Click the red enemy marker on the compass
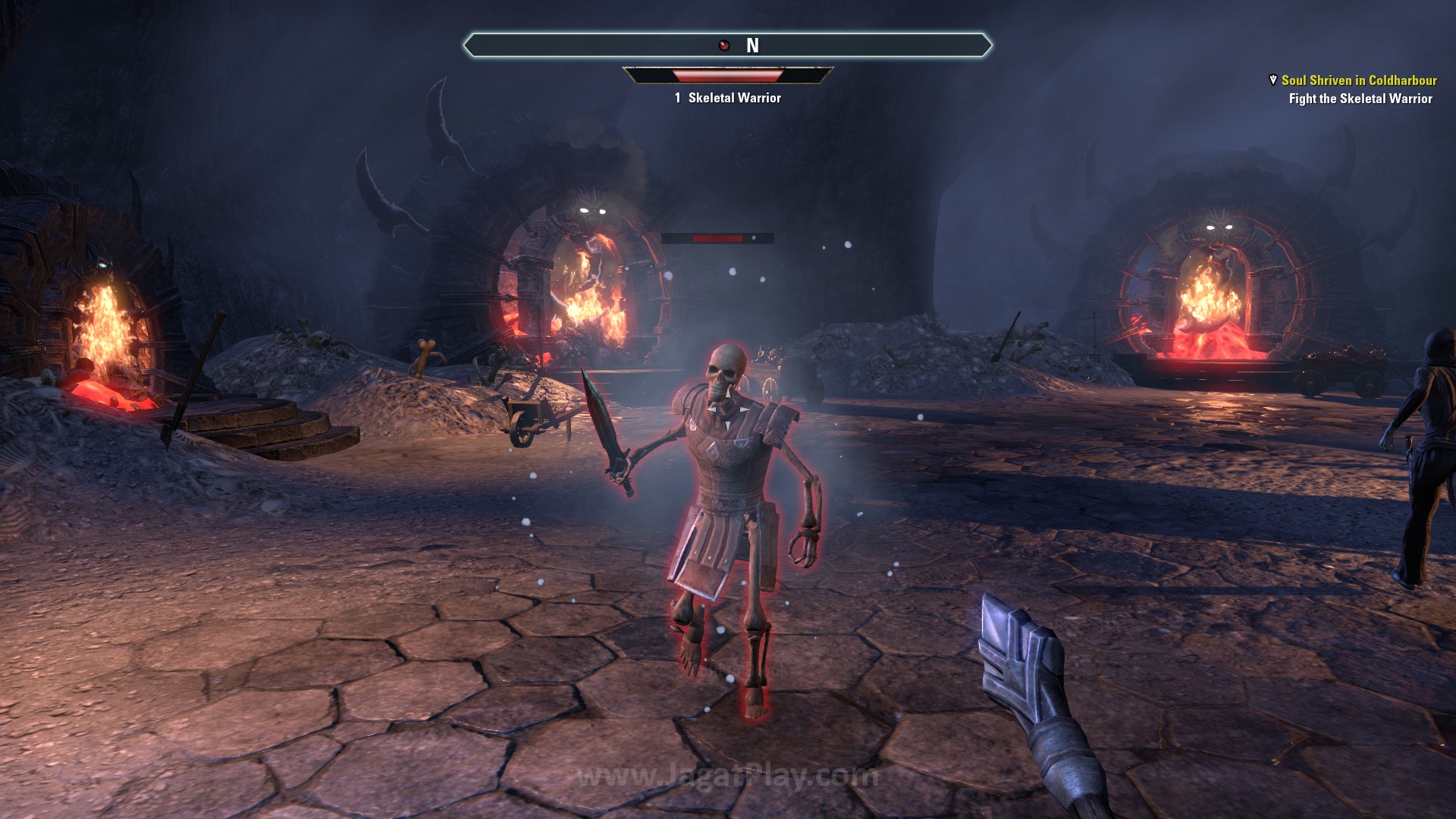This screenshot has height=819, width=1456. (x=724, y=45)
